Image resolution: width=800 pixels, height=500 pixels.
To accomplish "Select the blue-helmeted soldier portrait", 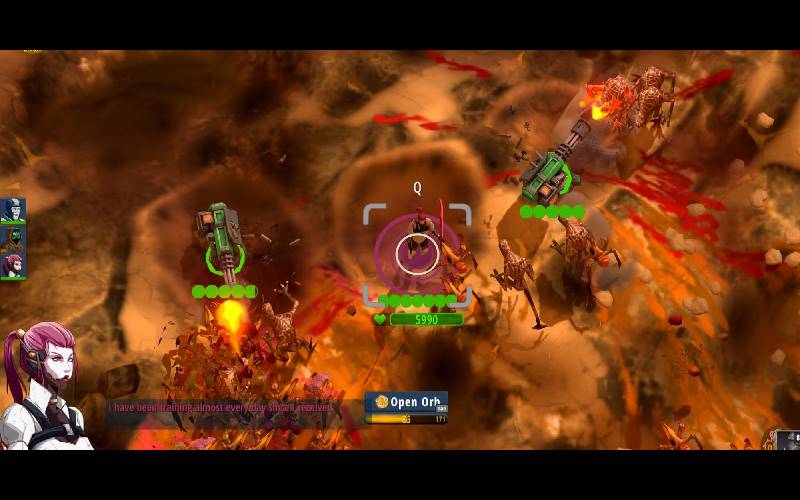I will (12, 210).
